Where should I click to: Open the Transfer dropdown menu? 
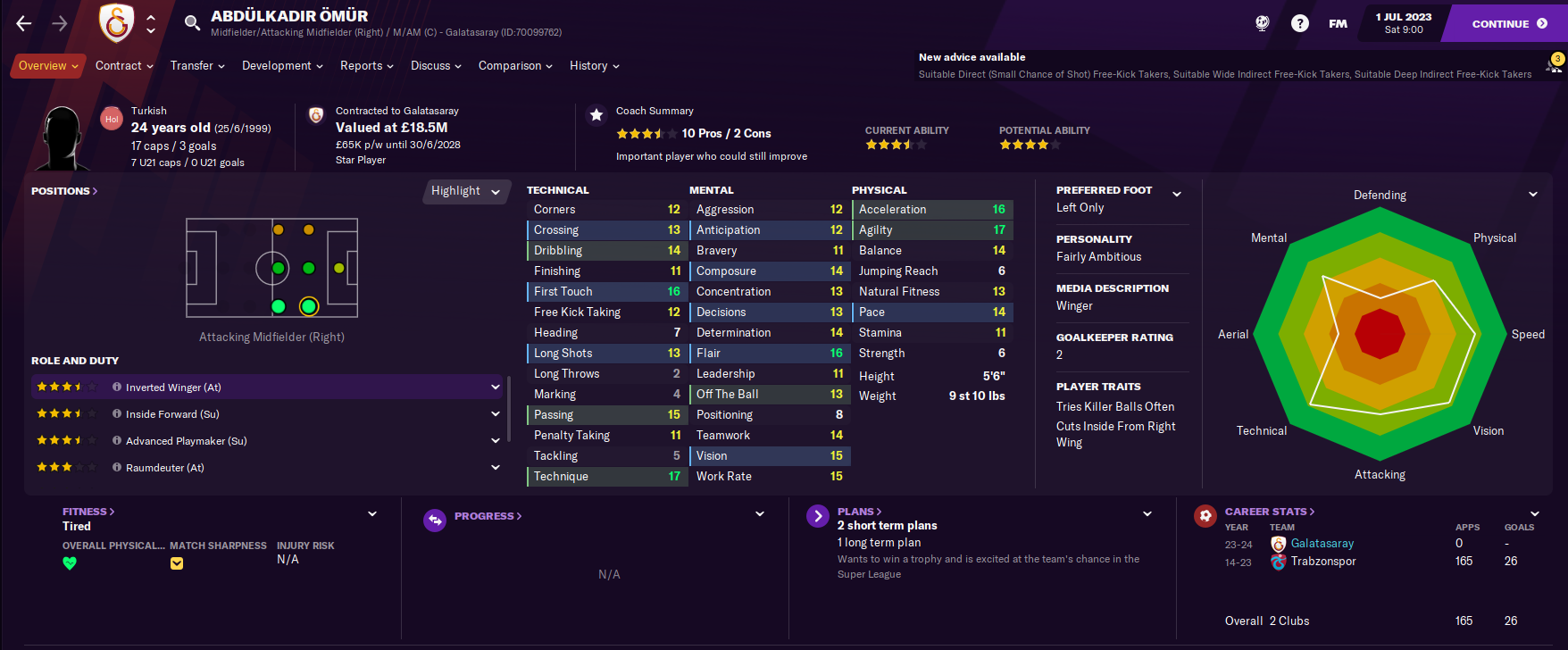point(197,66)
